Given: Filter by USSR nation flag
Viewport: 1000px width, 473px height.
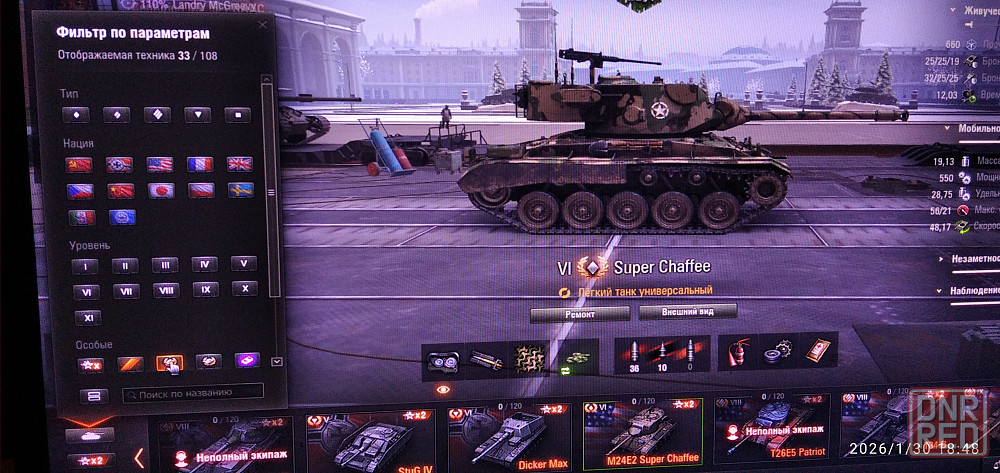Looking at the screenshot, I should pos(80,164).
